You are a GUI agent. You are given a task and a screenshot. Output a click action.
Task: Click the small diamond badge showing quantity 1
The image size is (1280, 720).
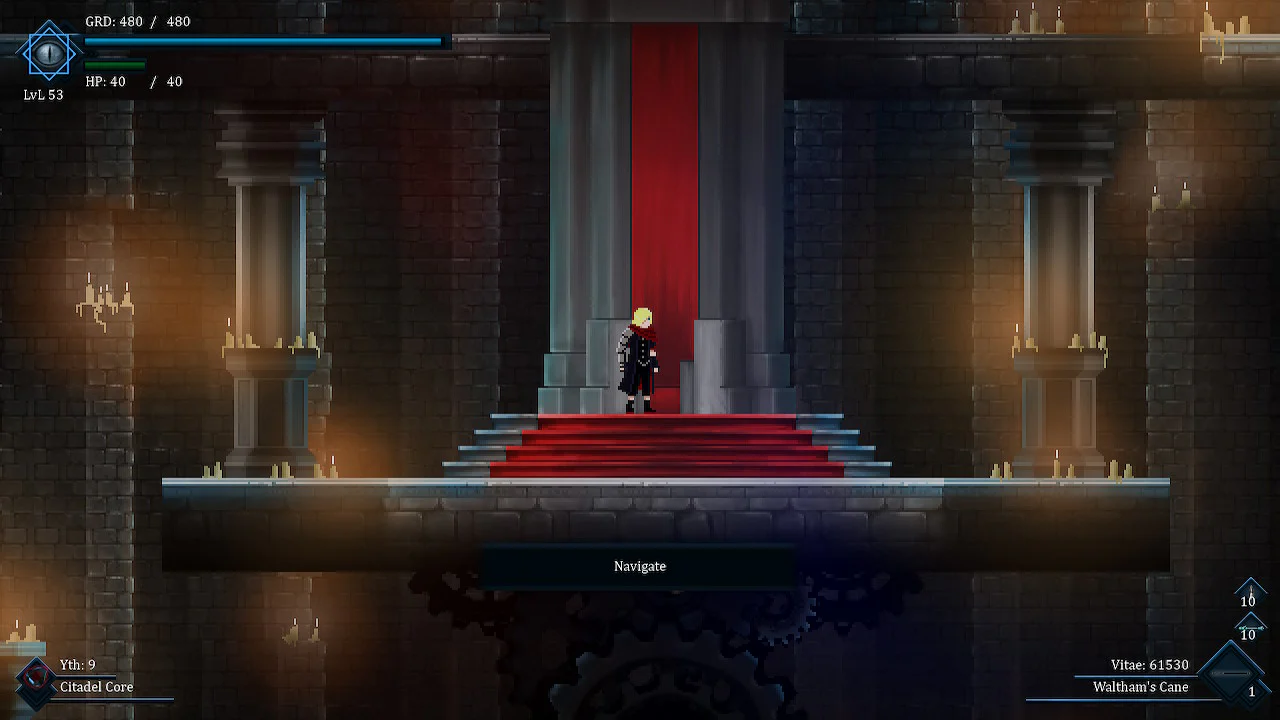click(x=1251, y=691)
